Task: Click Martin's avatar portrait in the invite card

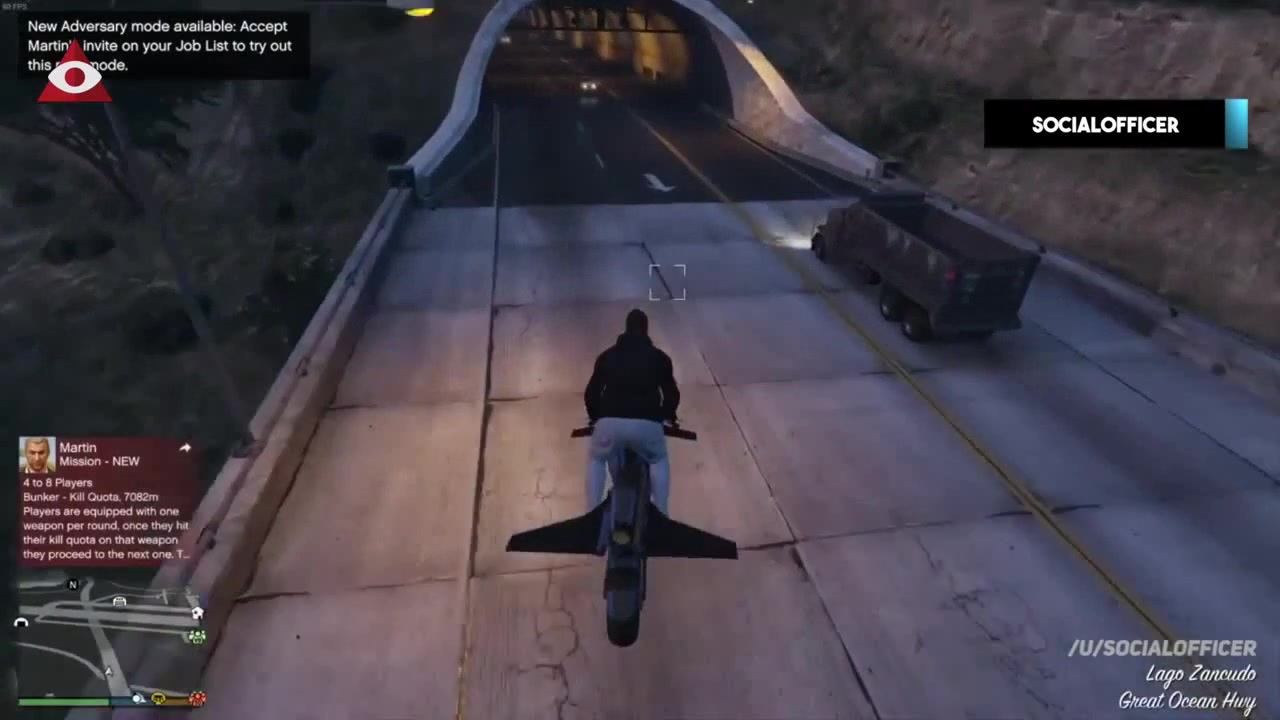Action: [37, 452]
